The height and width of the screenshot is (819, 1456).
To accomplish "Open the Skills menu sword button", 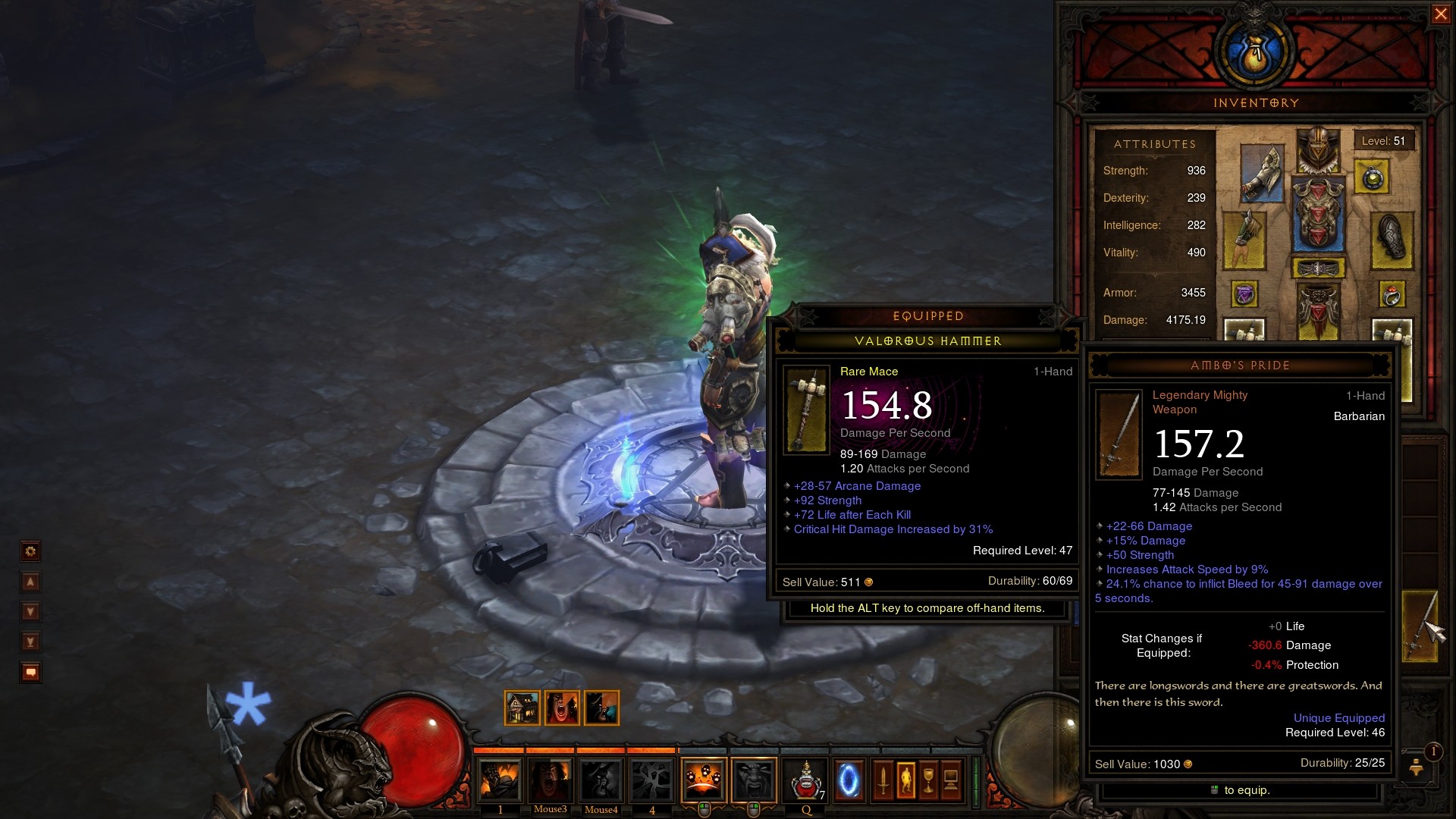I will point(883,780).
